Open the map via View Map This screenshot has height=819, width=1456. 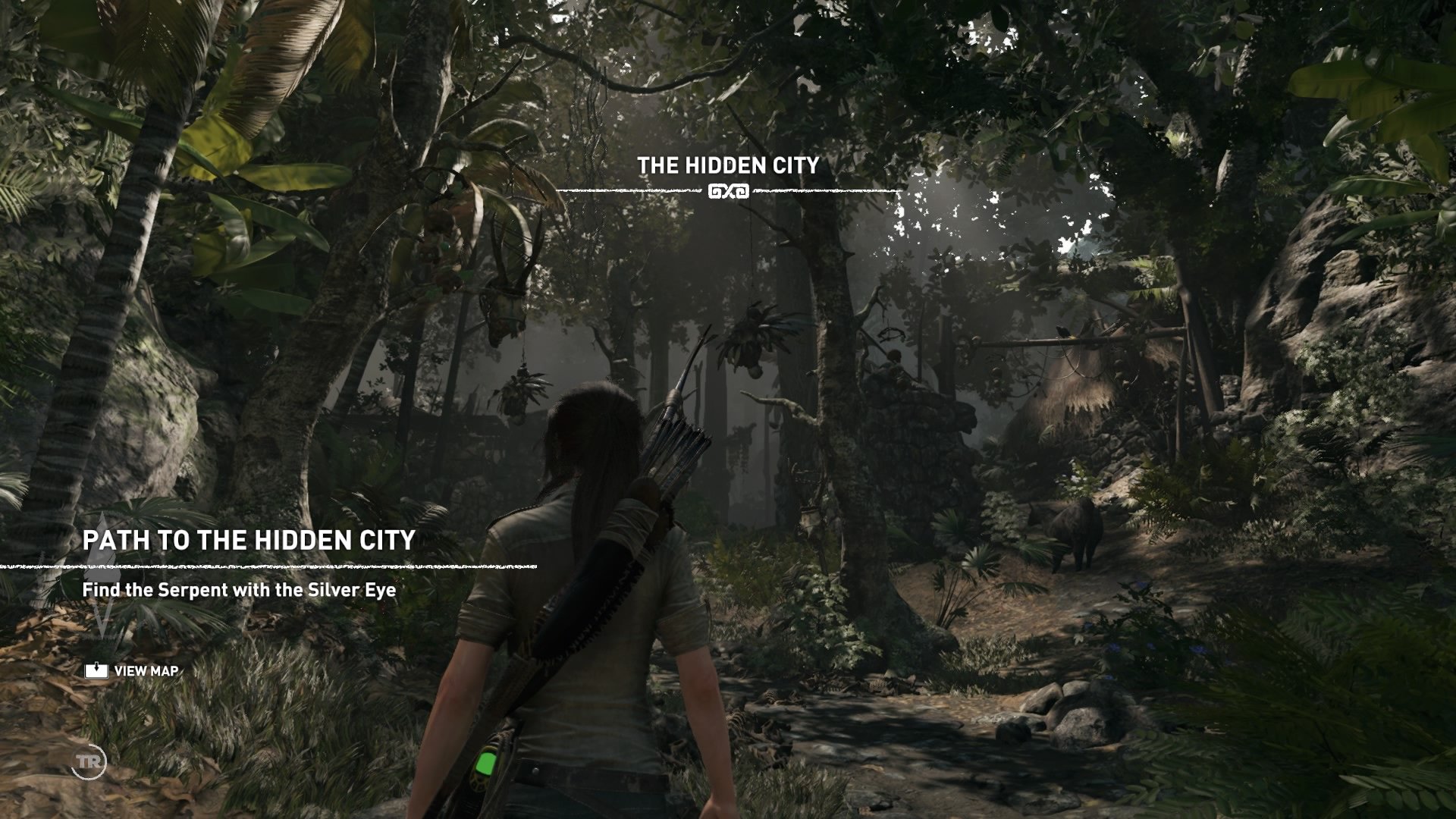click(133, 671)
